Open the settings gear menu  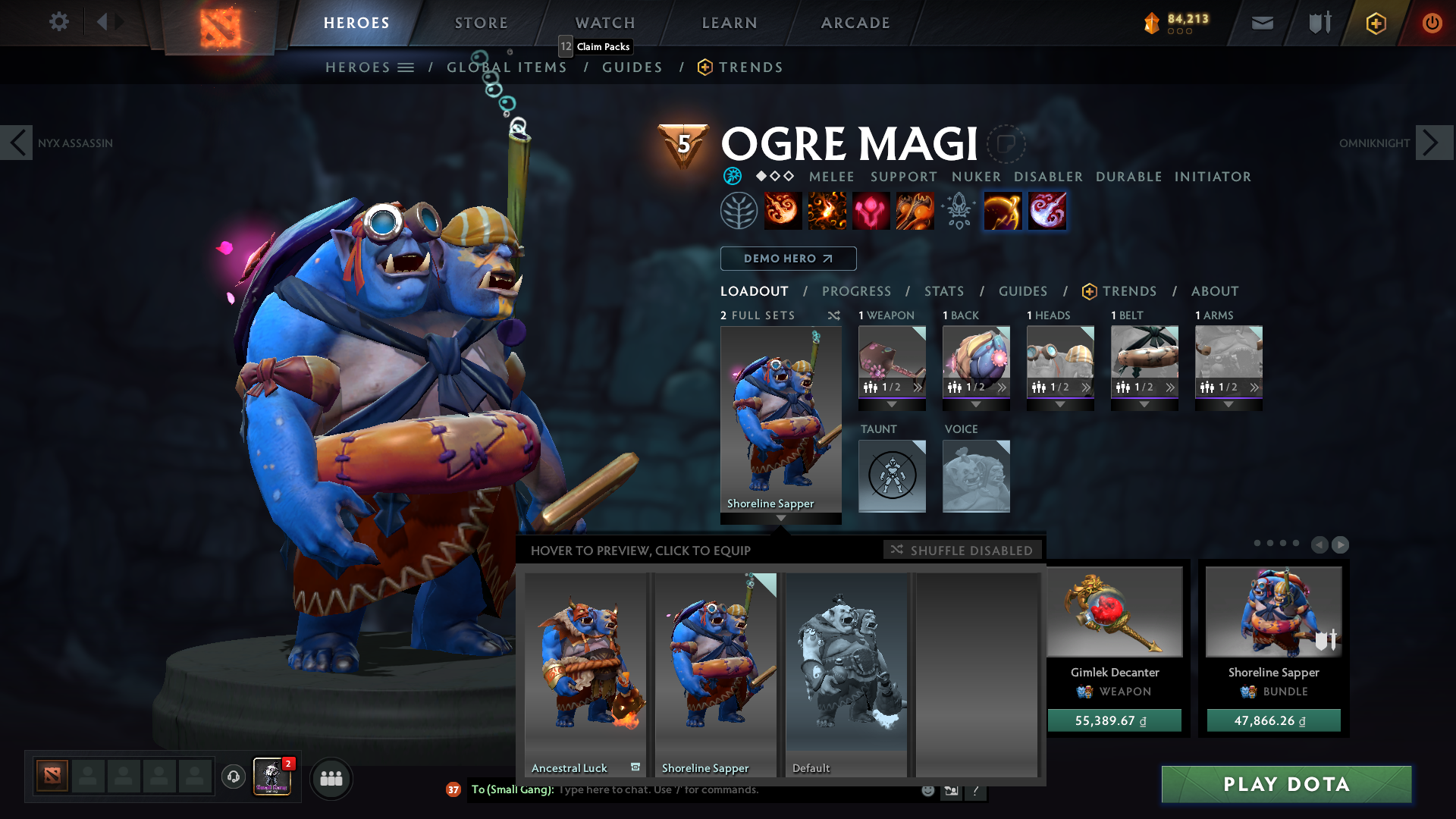pyautogui.click(x=58, y=22)
